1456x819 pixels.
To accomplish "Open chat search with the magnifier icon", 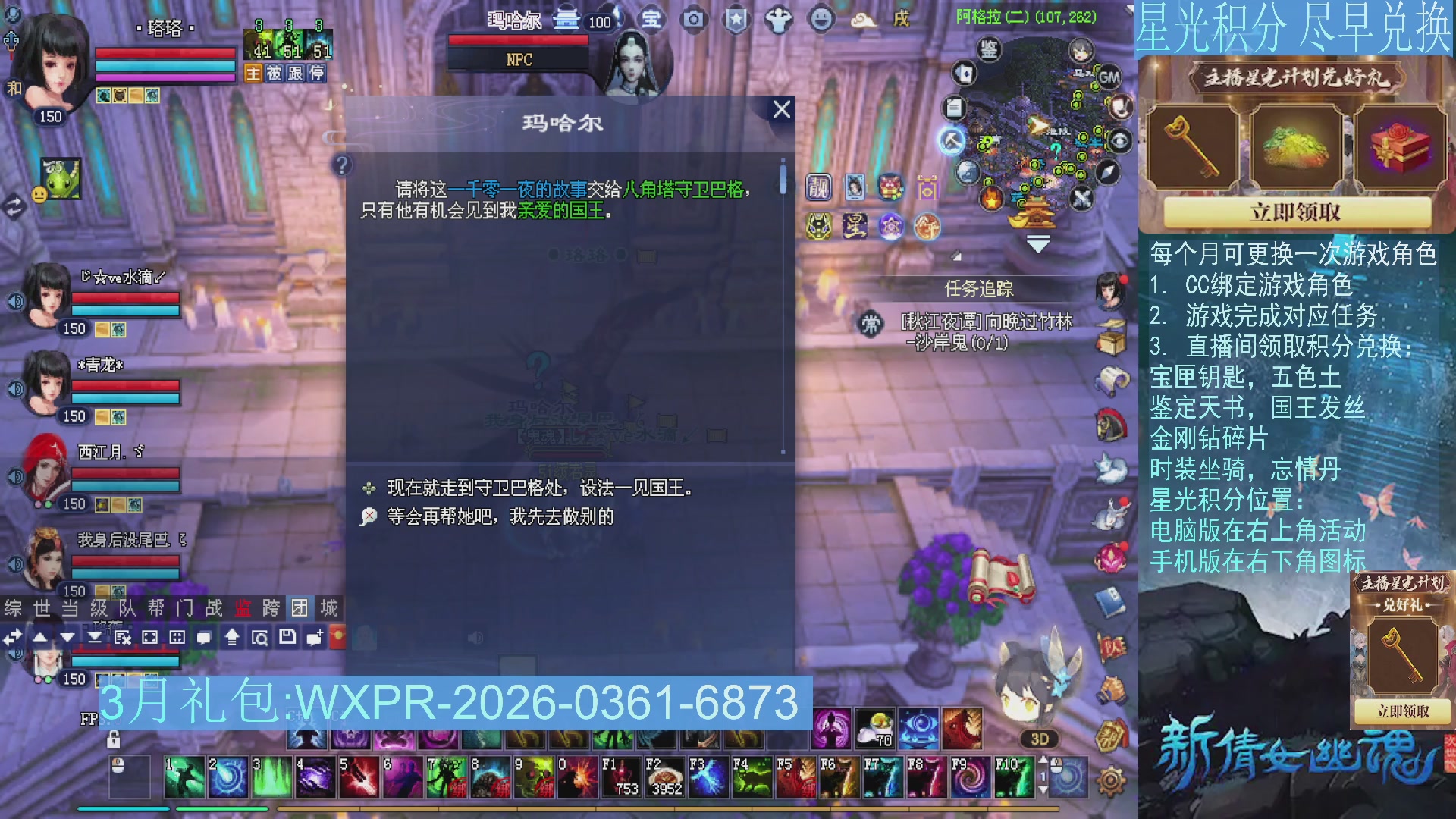I will point(260,638).
